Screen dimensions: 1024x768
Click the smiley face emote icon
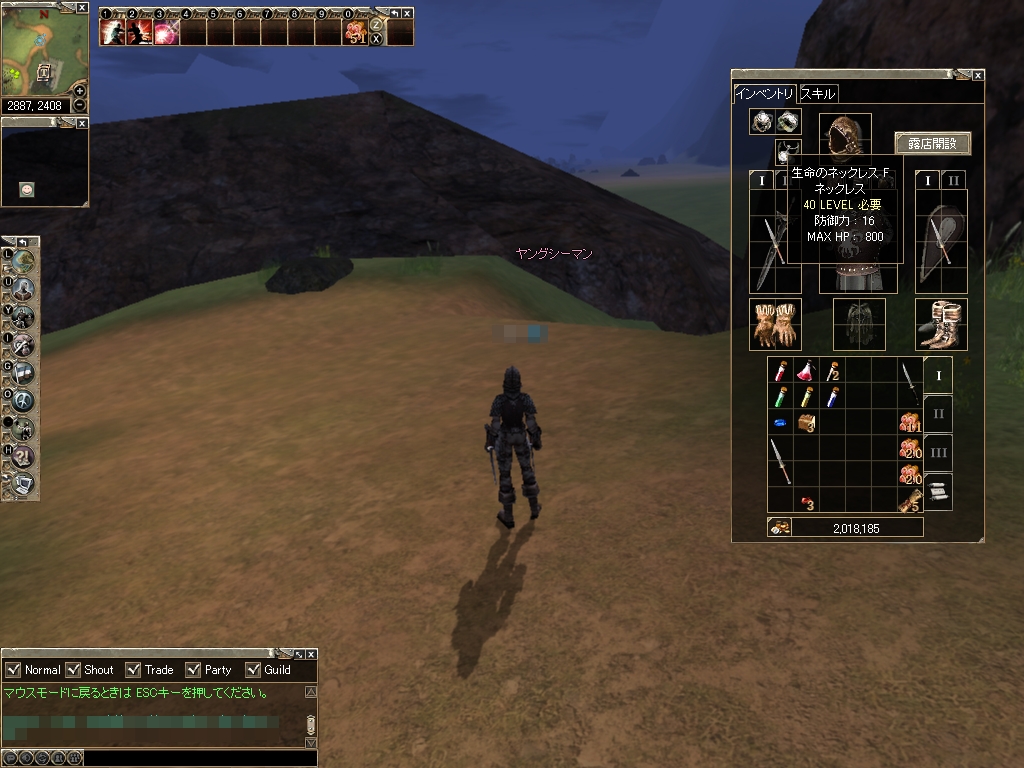[x=27, y=190]
